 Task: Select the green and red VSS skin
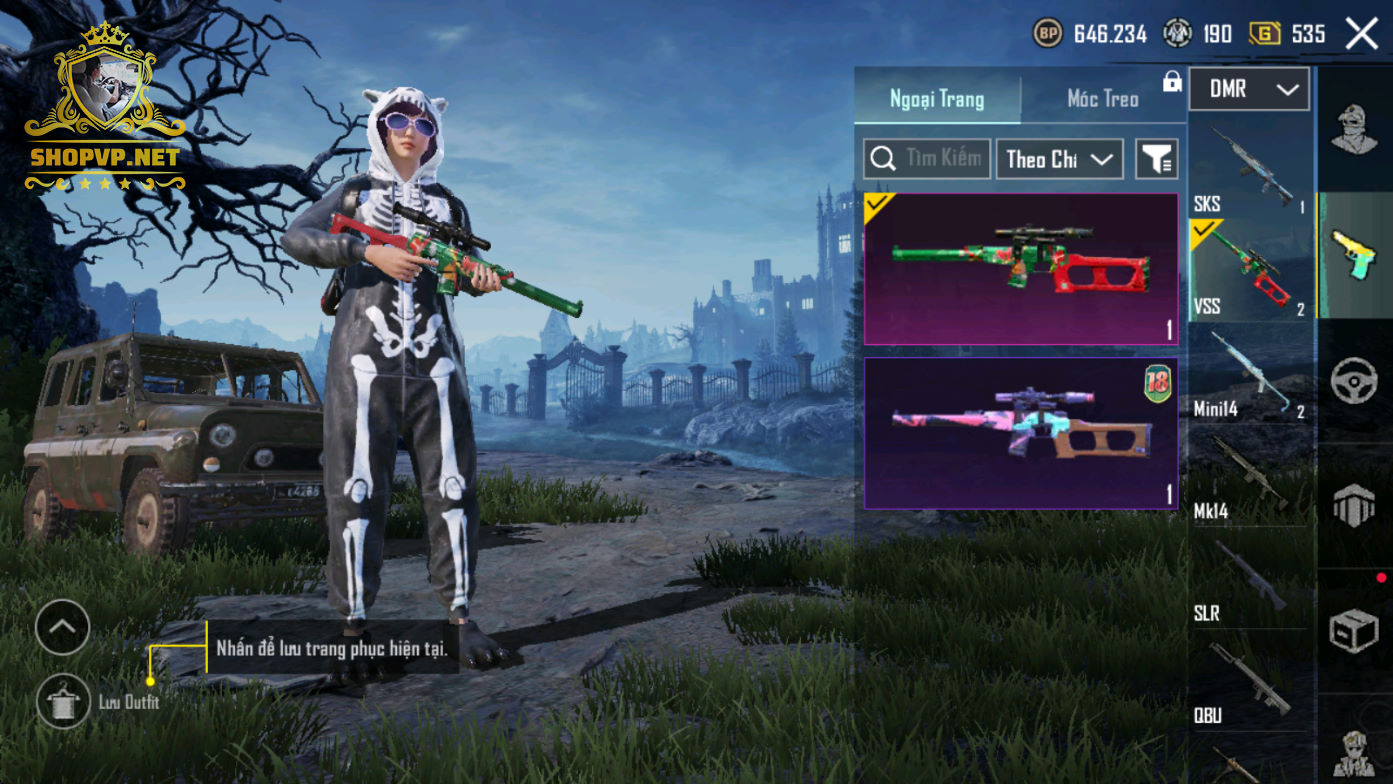click(x=1020, y=269)
